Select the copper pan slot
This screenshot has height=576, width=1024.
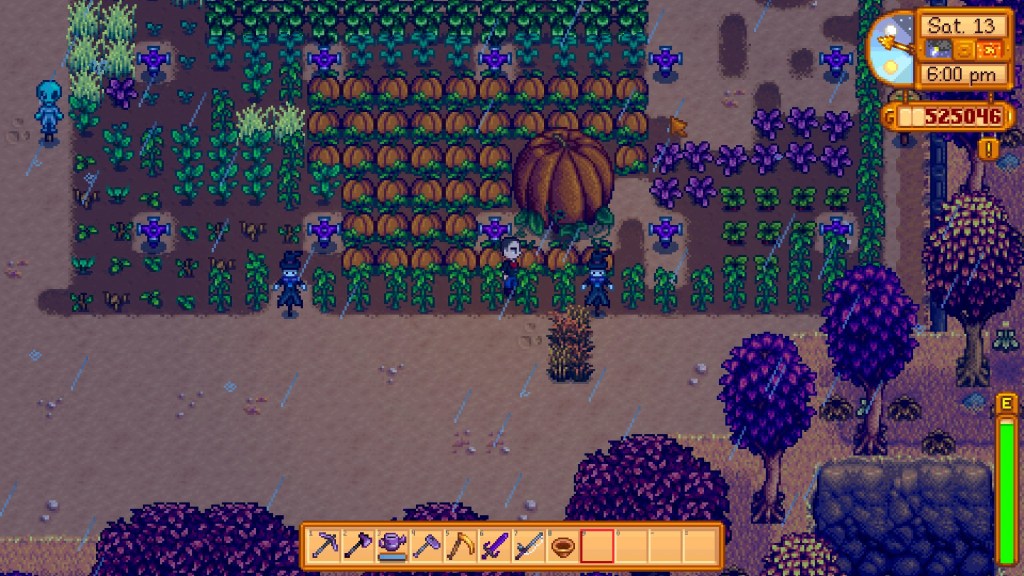(563, 546)
